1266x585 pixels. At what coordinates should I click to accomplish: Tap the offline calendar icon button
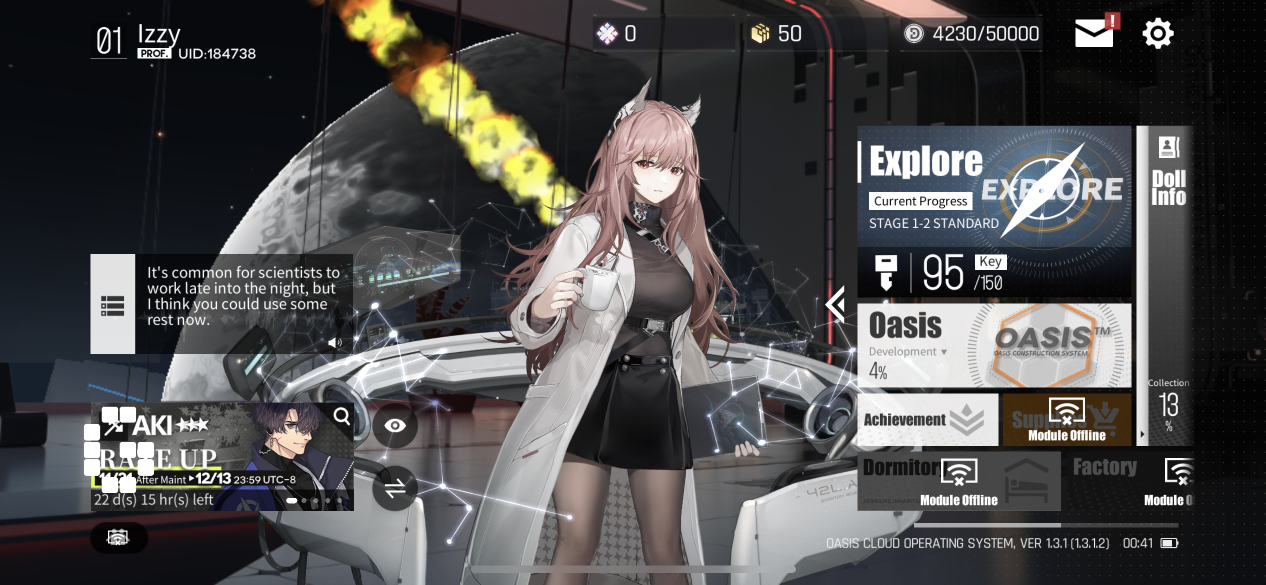pos(118,538)
